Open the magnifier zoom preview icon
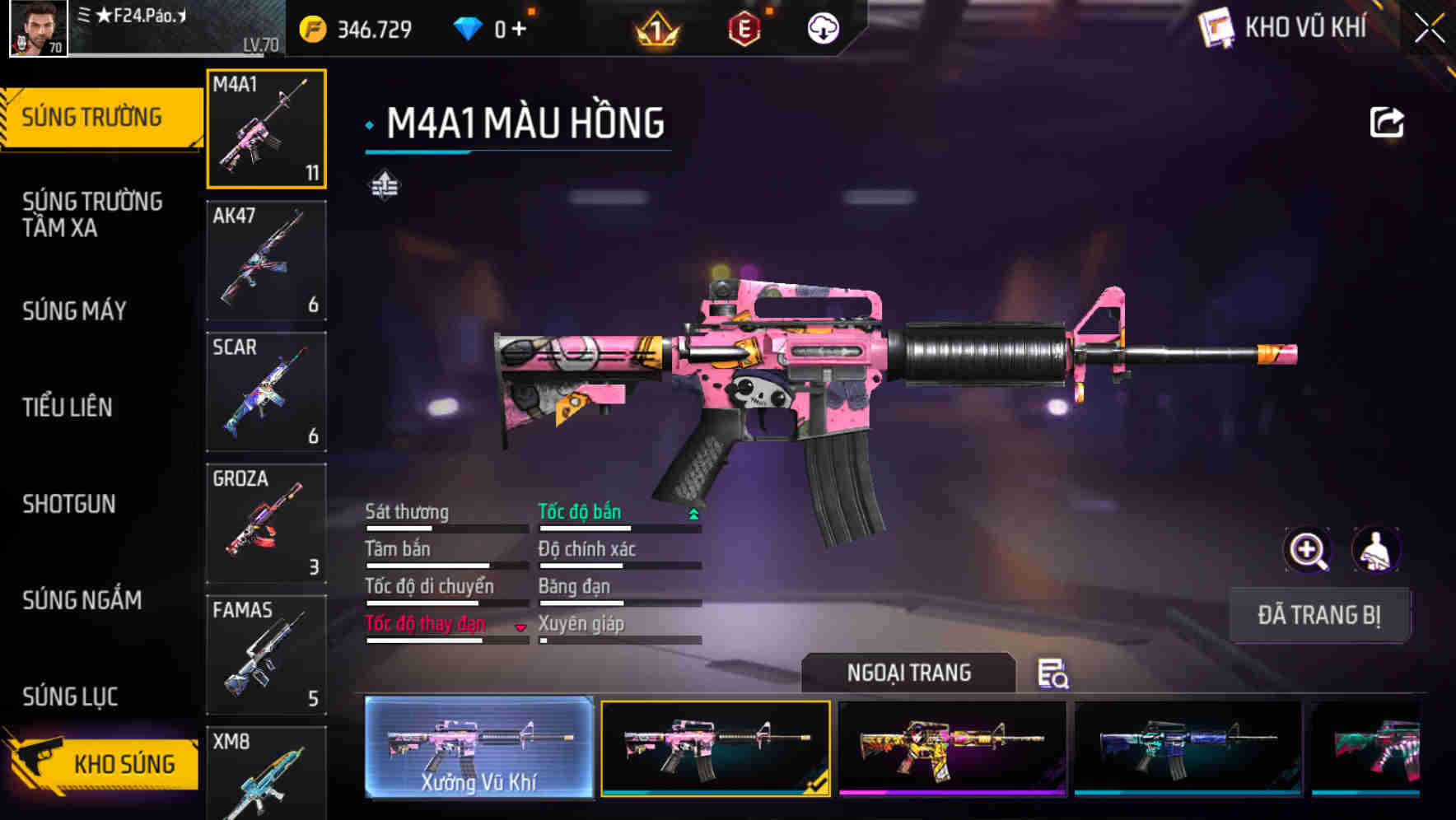This screenshot has height=820, width=1456. [x=1305, y=550]
